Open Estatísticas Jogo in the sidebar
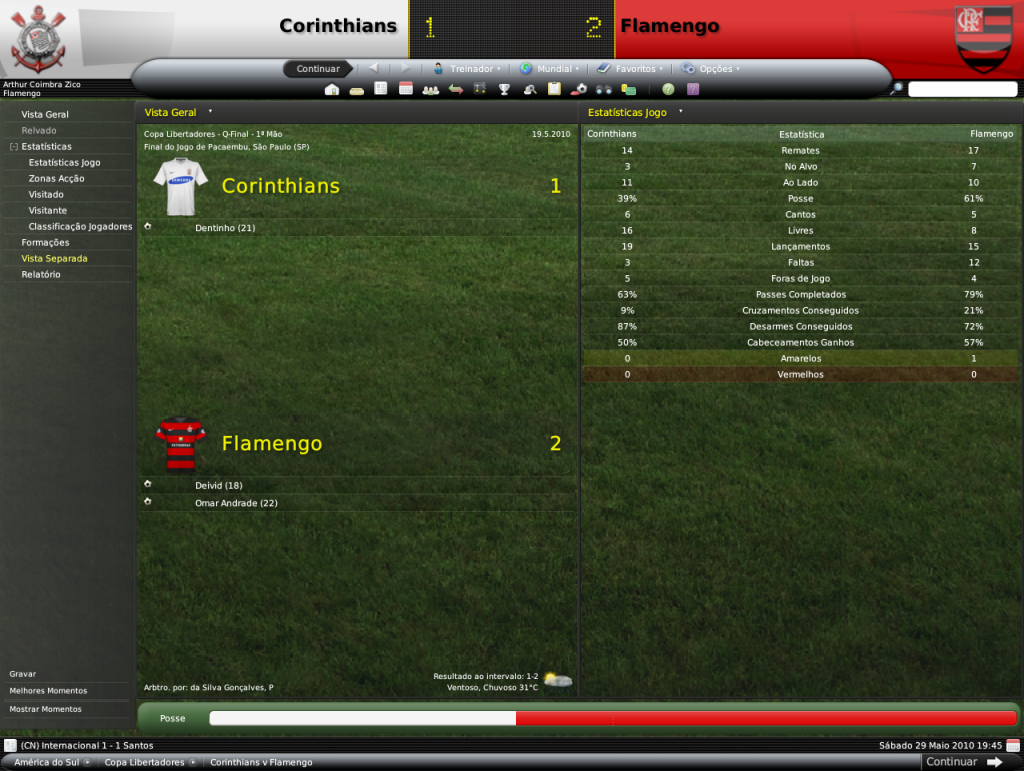 point(64,163)
